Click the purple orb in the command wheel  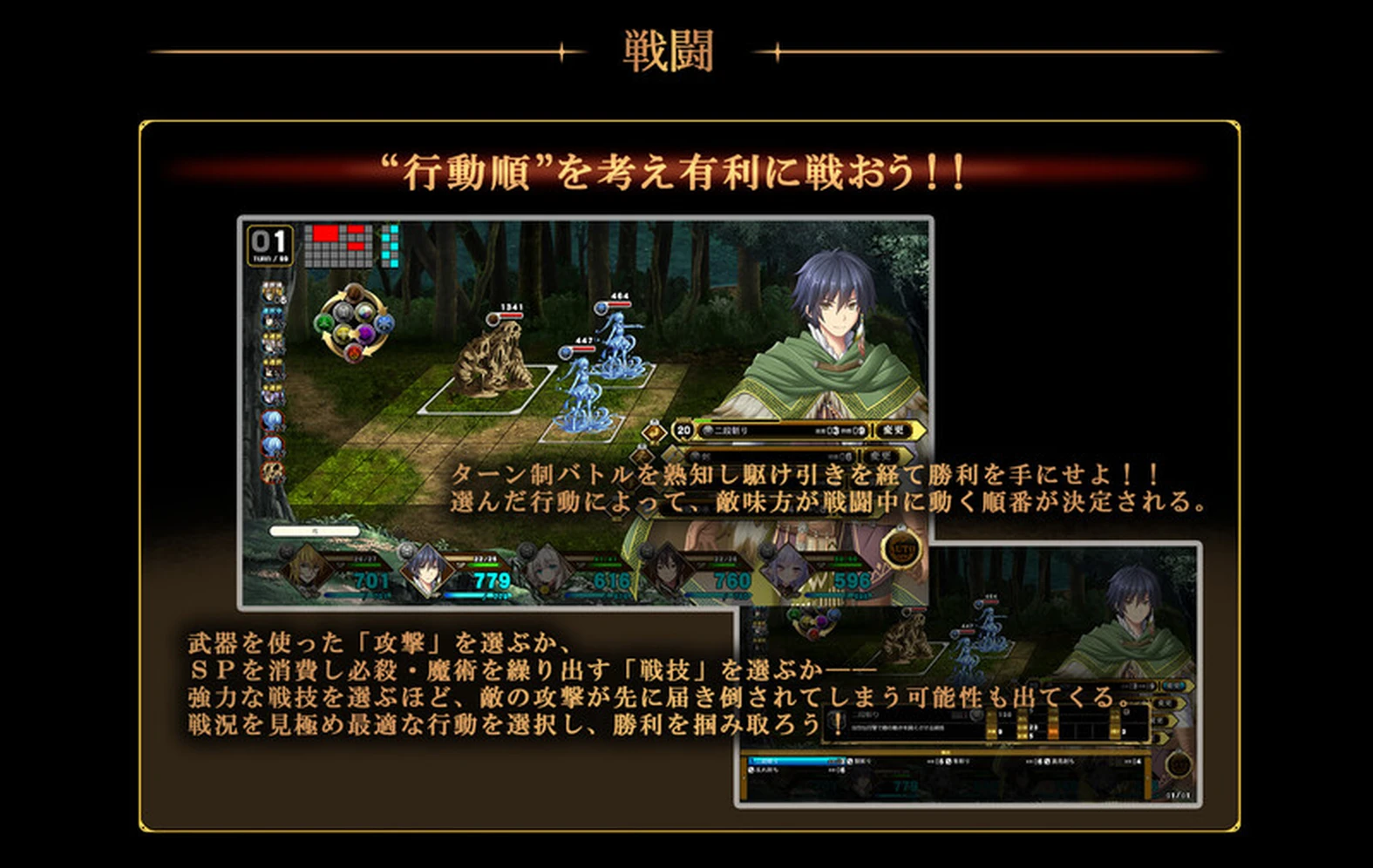366,333
